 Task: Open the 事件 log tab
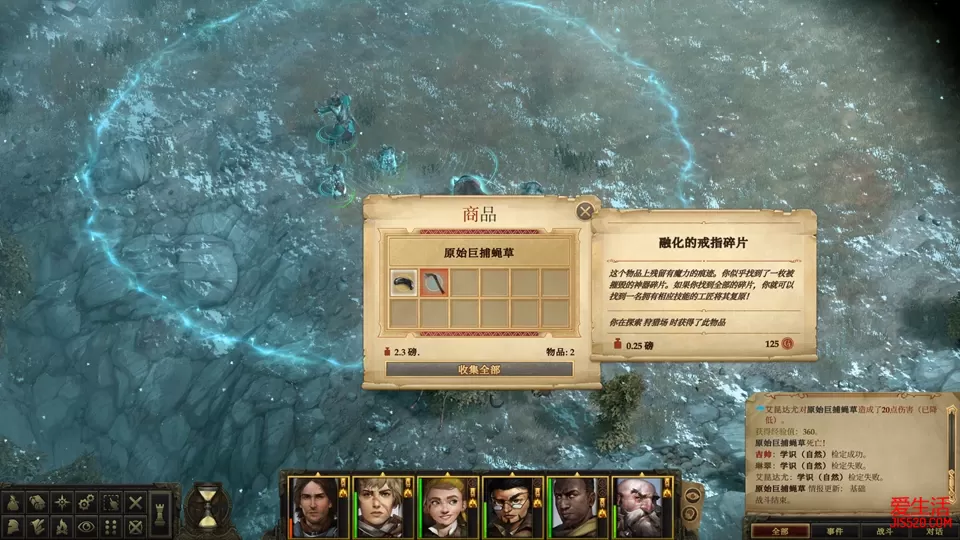tap(835, 531)
